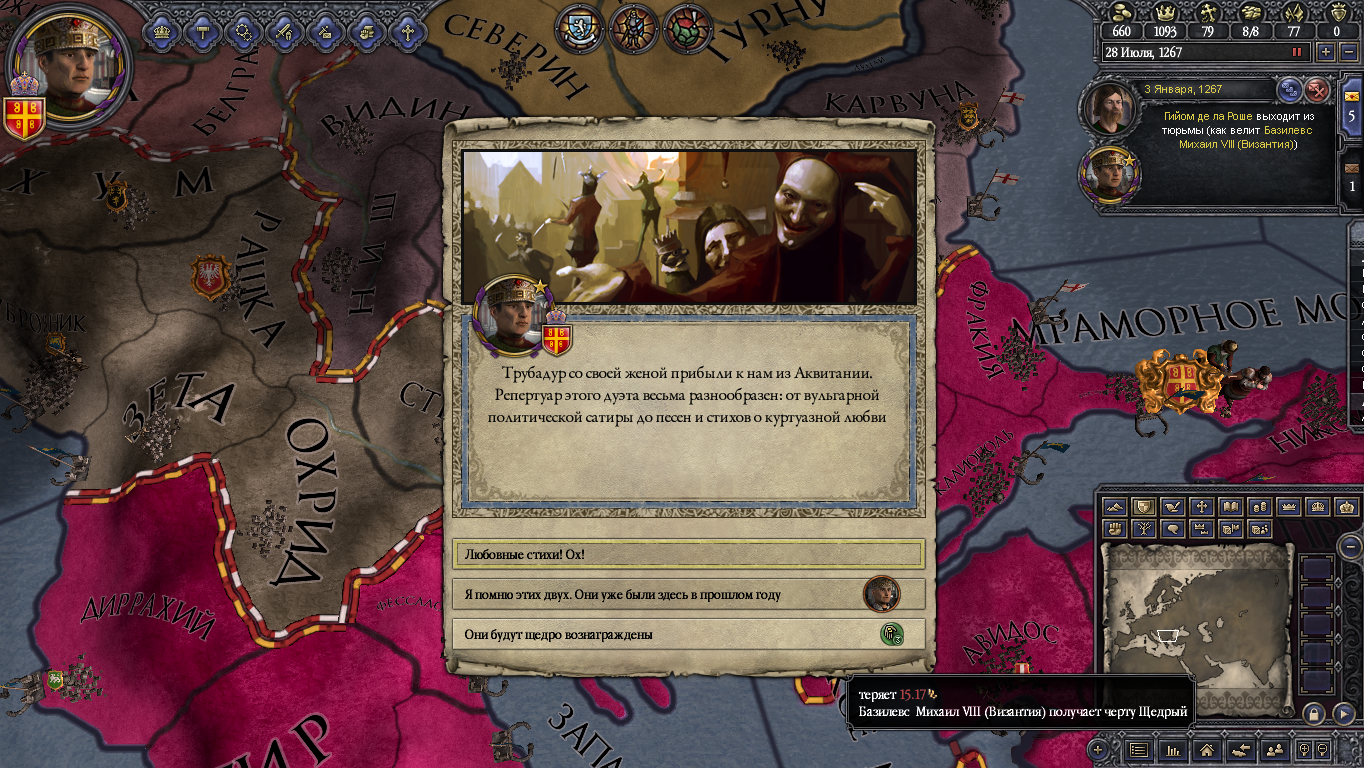
Task: Open the religion cross menu button
Action: pyautogui.click(x=407, y=30)
